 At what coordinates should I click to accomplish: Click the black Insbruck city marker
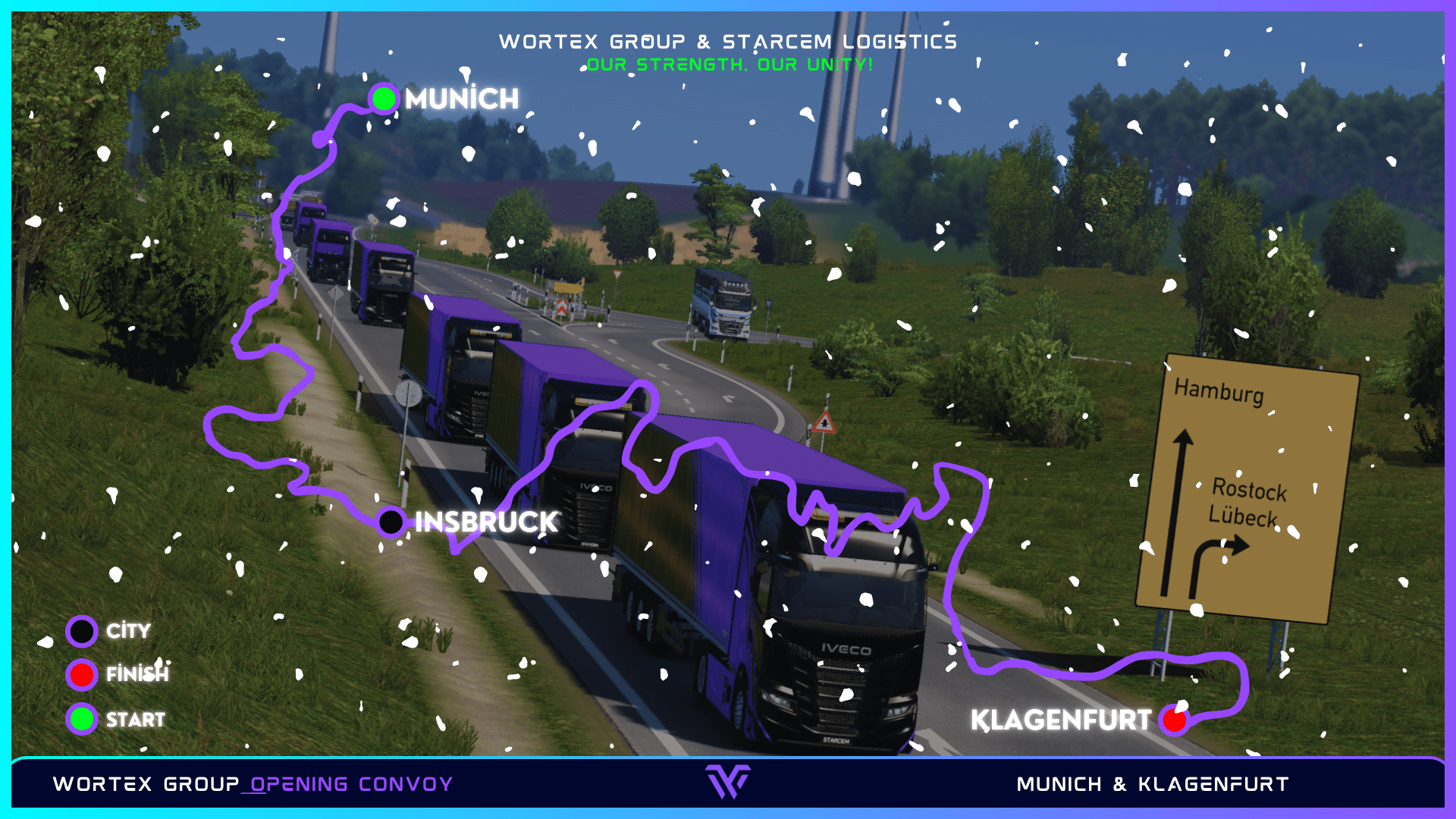[x=391, y=522]
